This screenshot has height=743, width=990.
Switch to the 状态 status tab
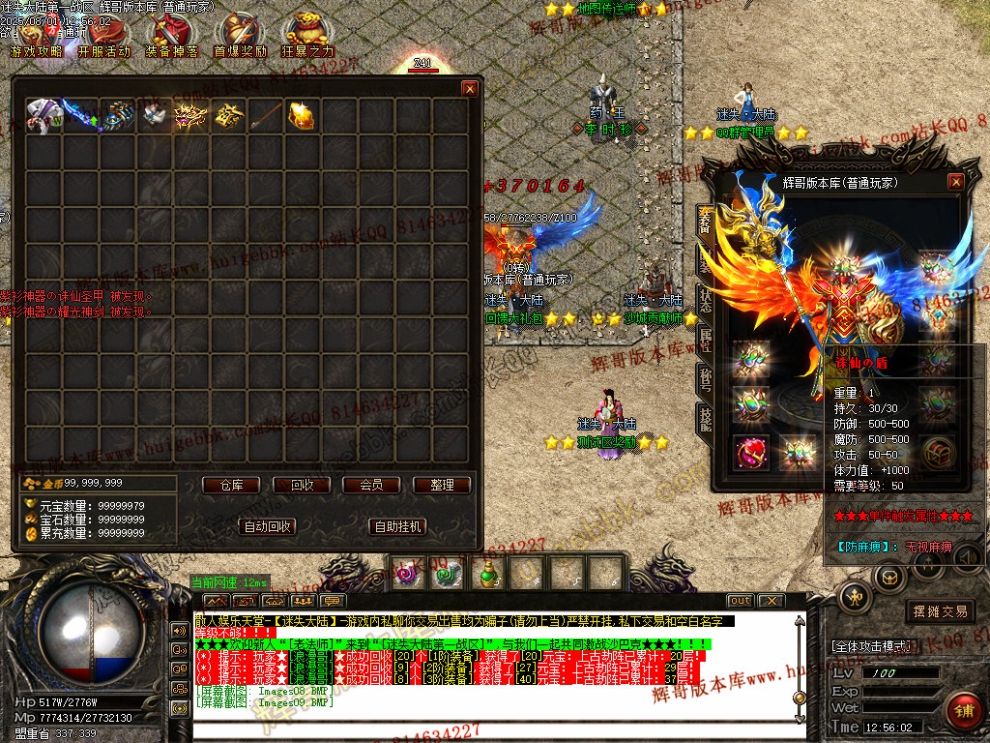705,300
